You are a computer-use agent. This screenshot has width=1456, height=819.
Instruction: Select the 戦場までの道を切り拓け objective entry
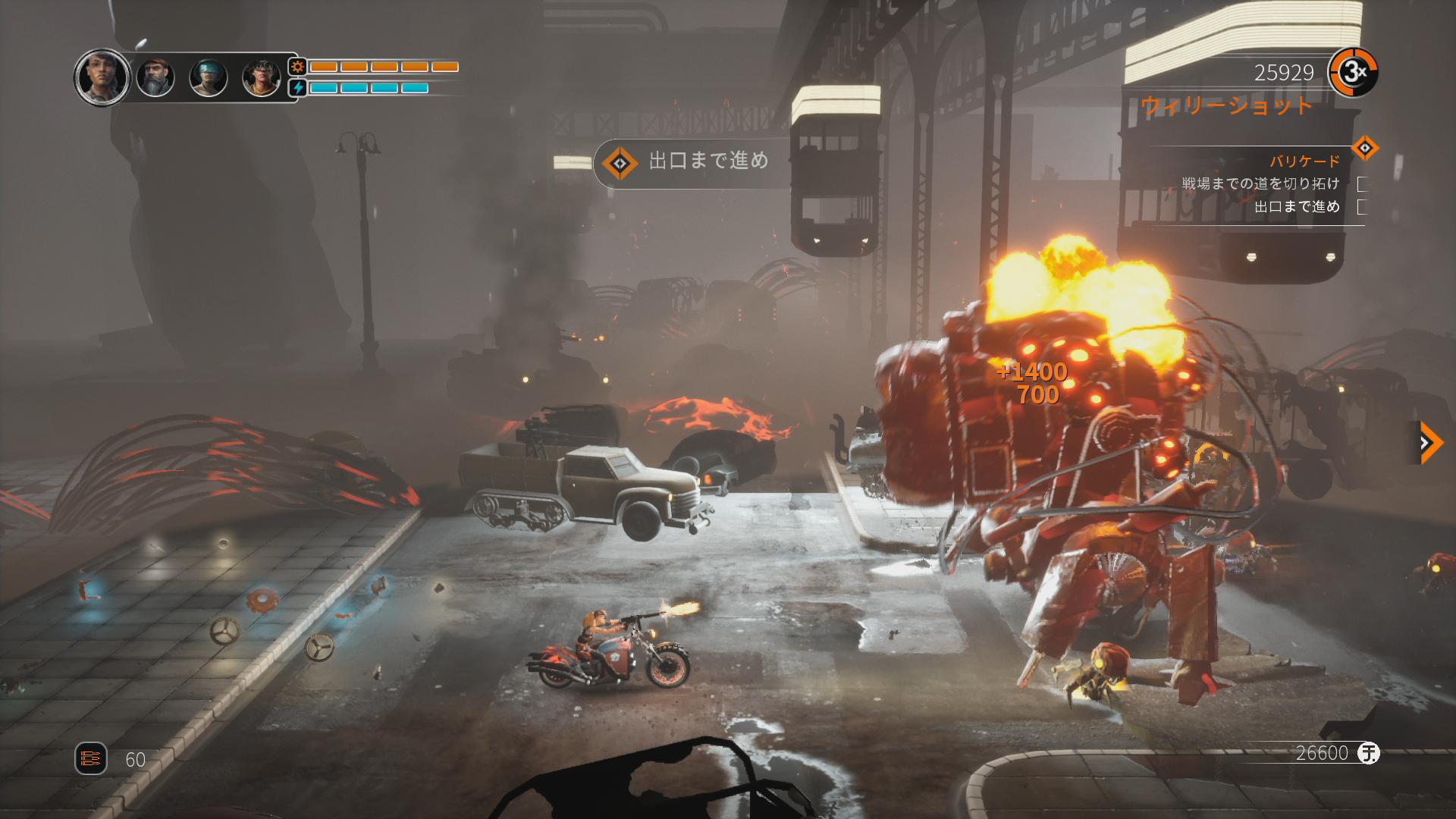tap(1260, 184)
